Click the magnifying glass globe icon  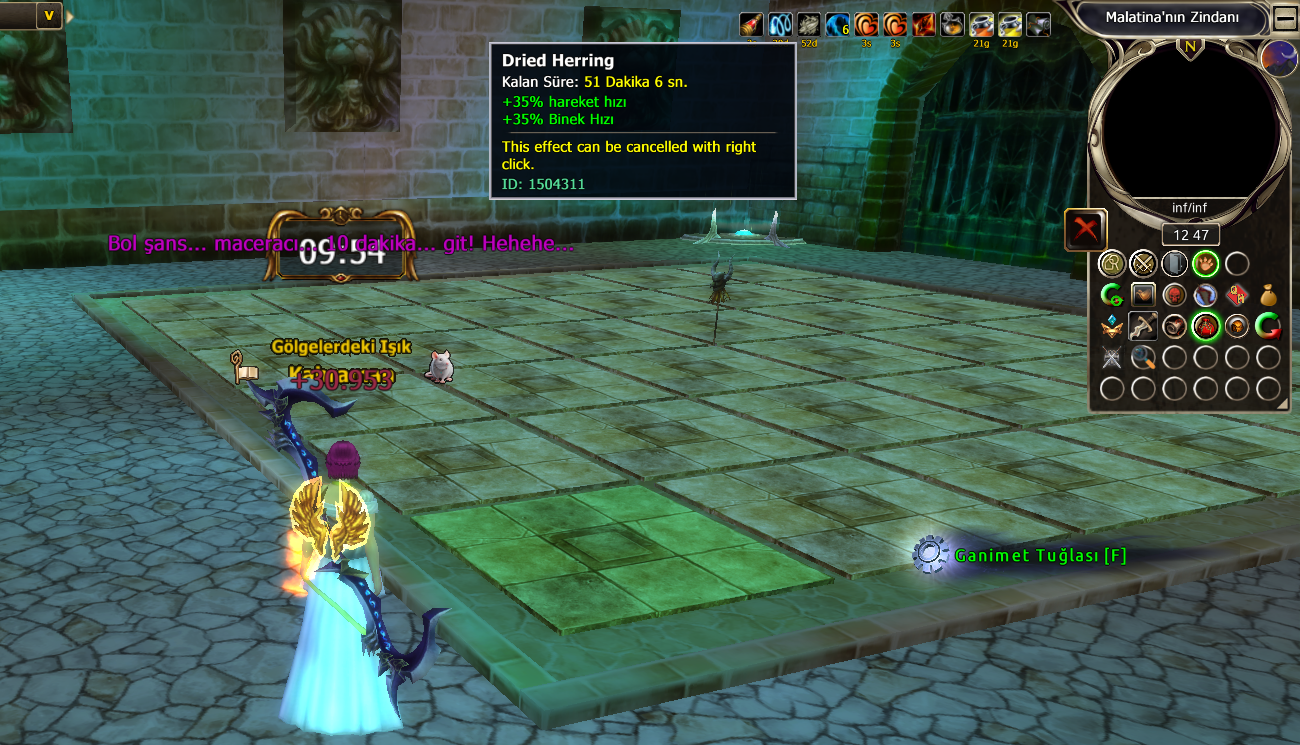tap(1142, 357)
